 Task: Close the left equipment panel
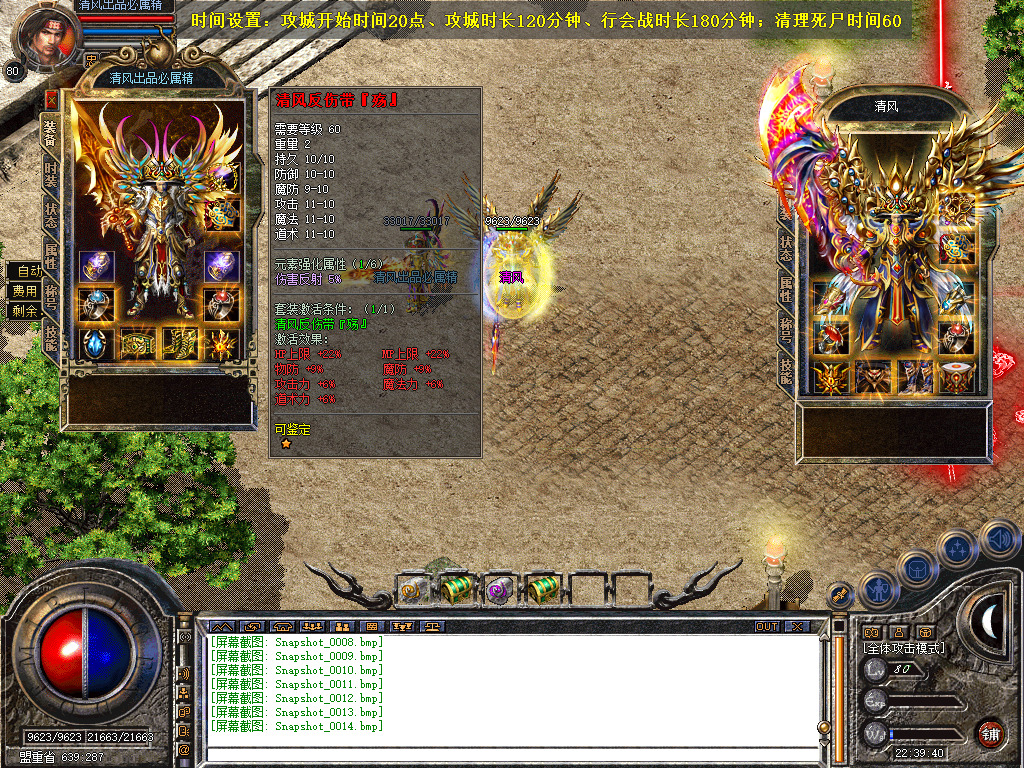51,100
